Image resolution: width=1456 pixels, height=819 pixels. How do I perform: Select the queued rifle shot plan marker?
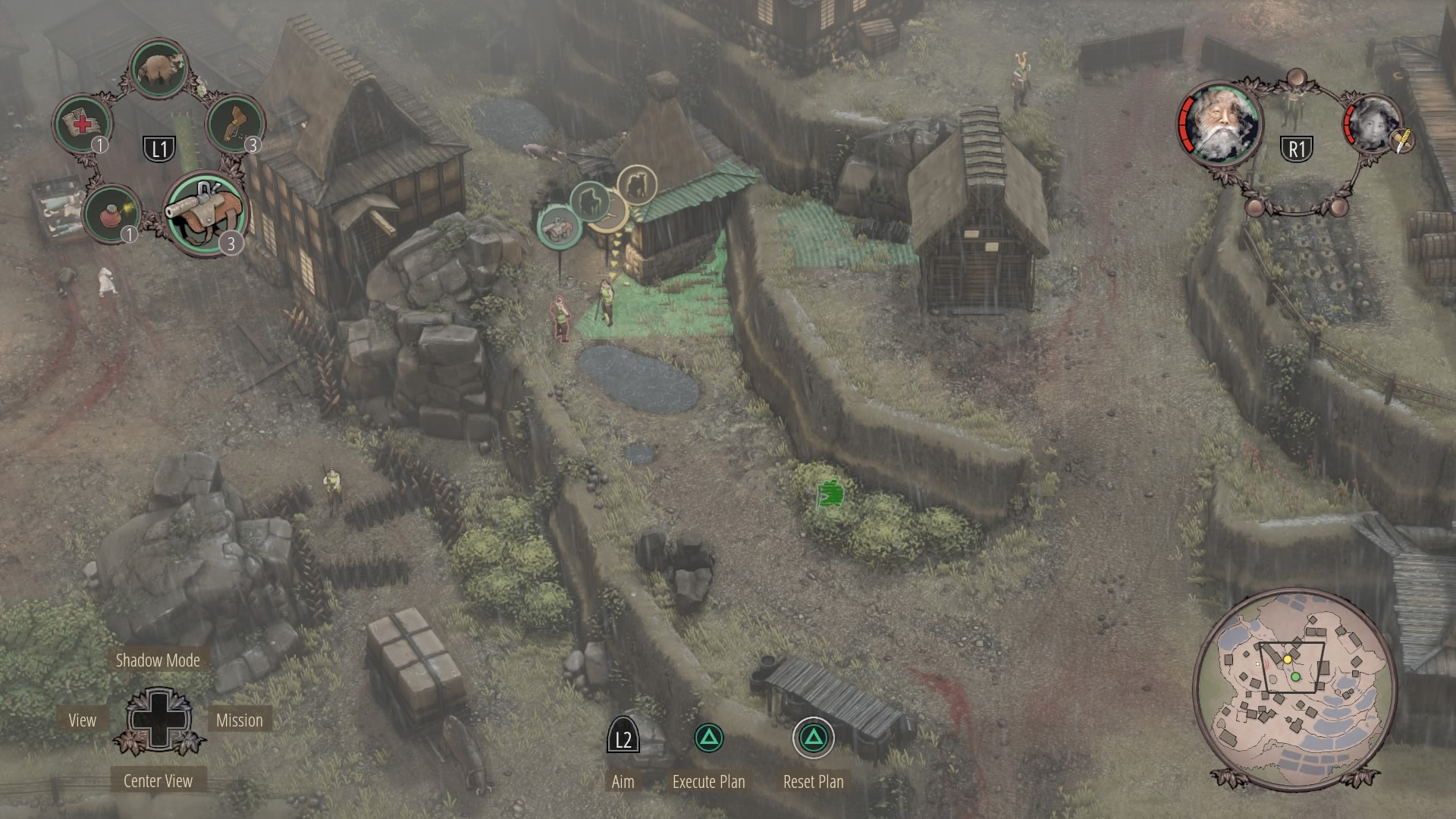[x=560, y=226]
